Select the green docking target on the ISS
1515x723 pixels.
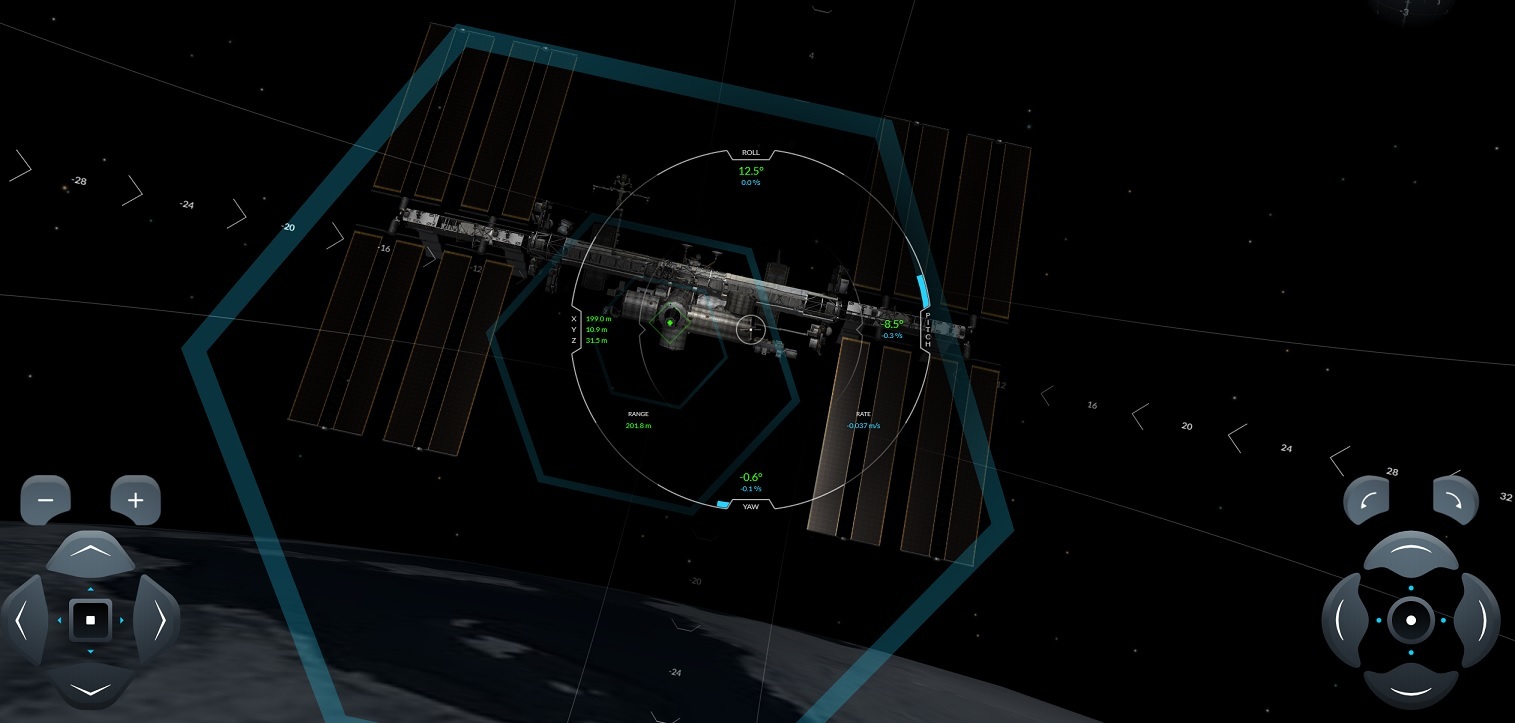pos(670,323)
